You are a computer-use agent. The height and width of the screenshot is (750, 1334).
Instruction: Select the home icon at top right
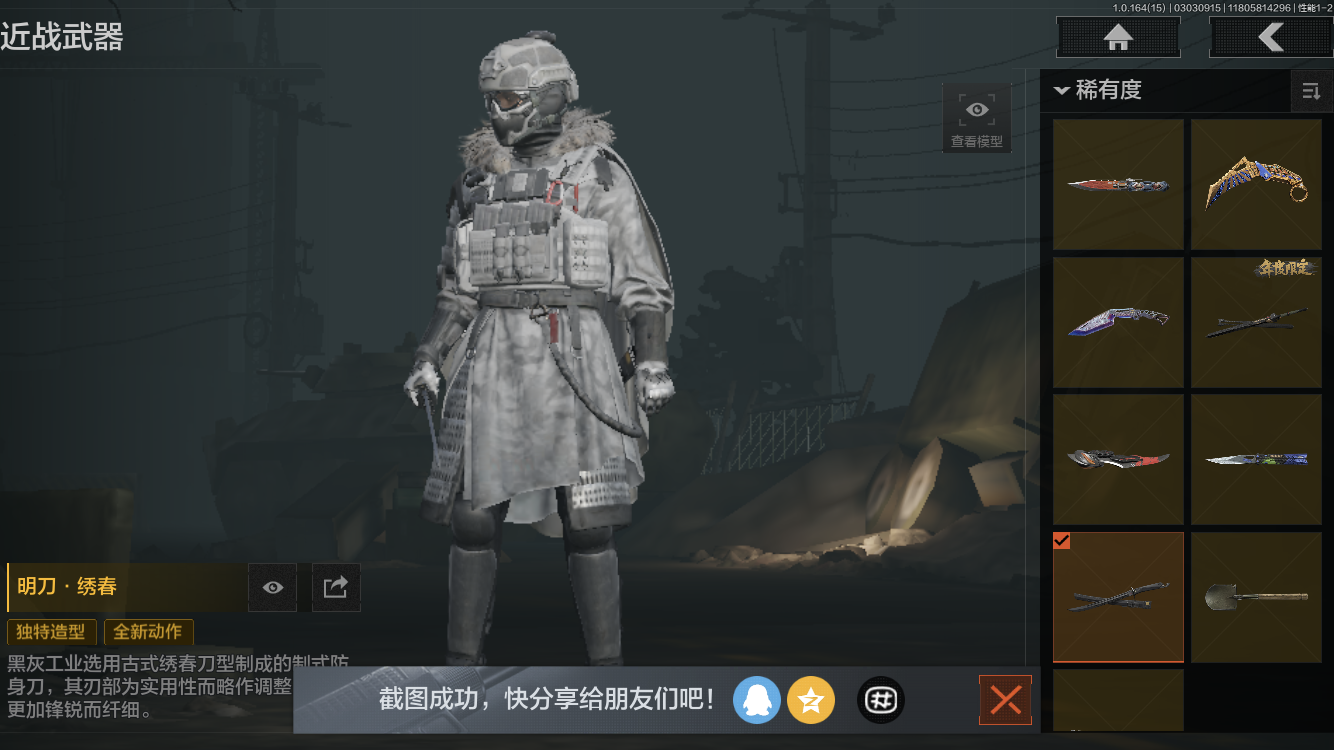1117,37
